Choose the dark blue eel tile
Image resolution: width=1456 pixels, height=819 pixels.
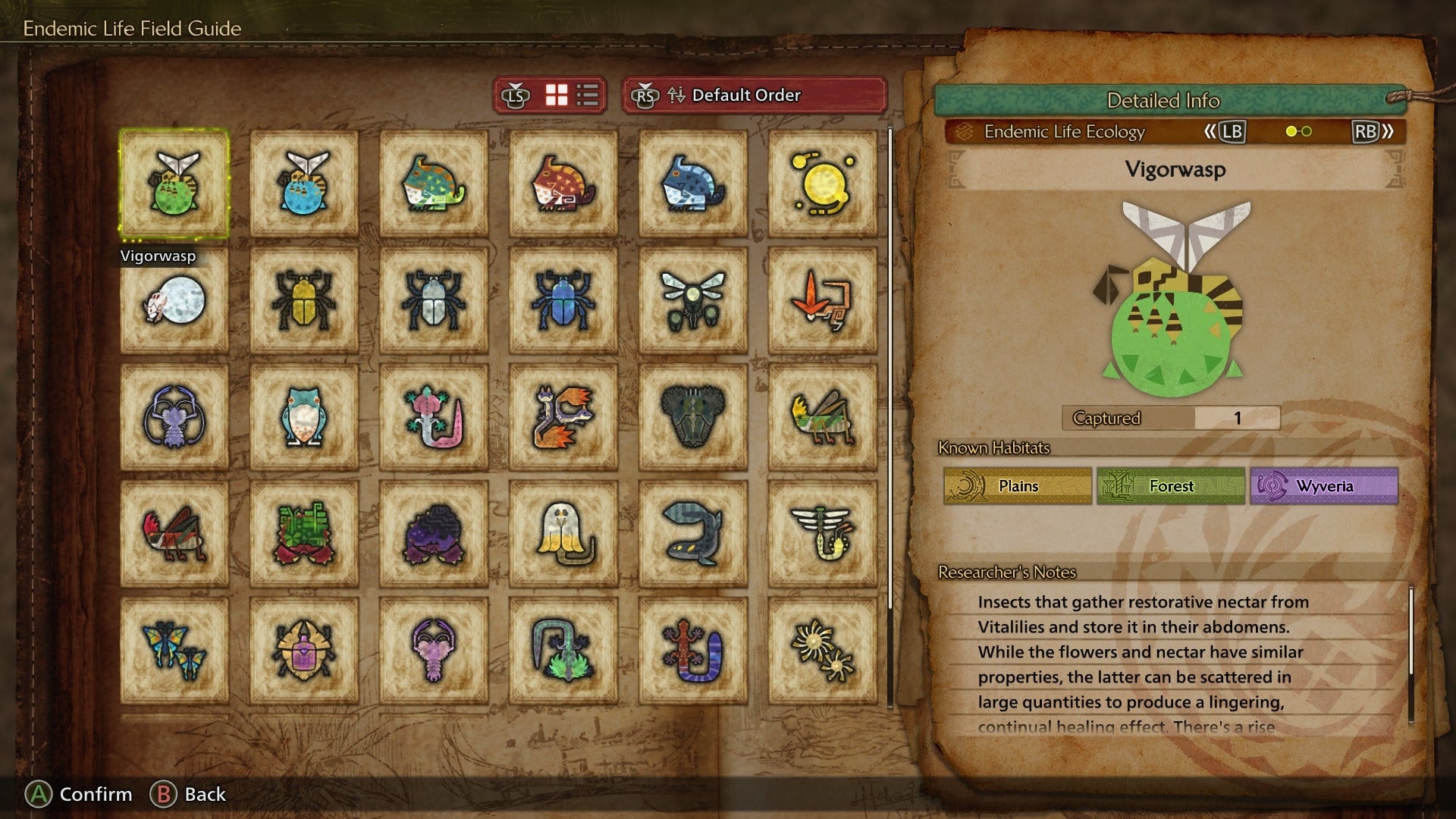[x=692, y=534]
